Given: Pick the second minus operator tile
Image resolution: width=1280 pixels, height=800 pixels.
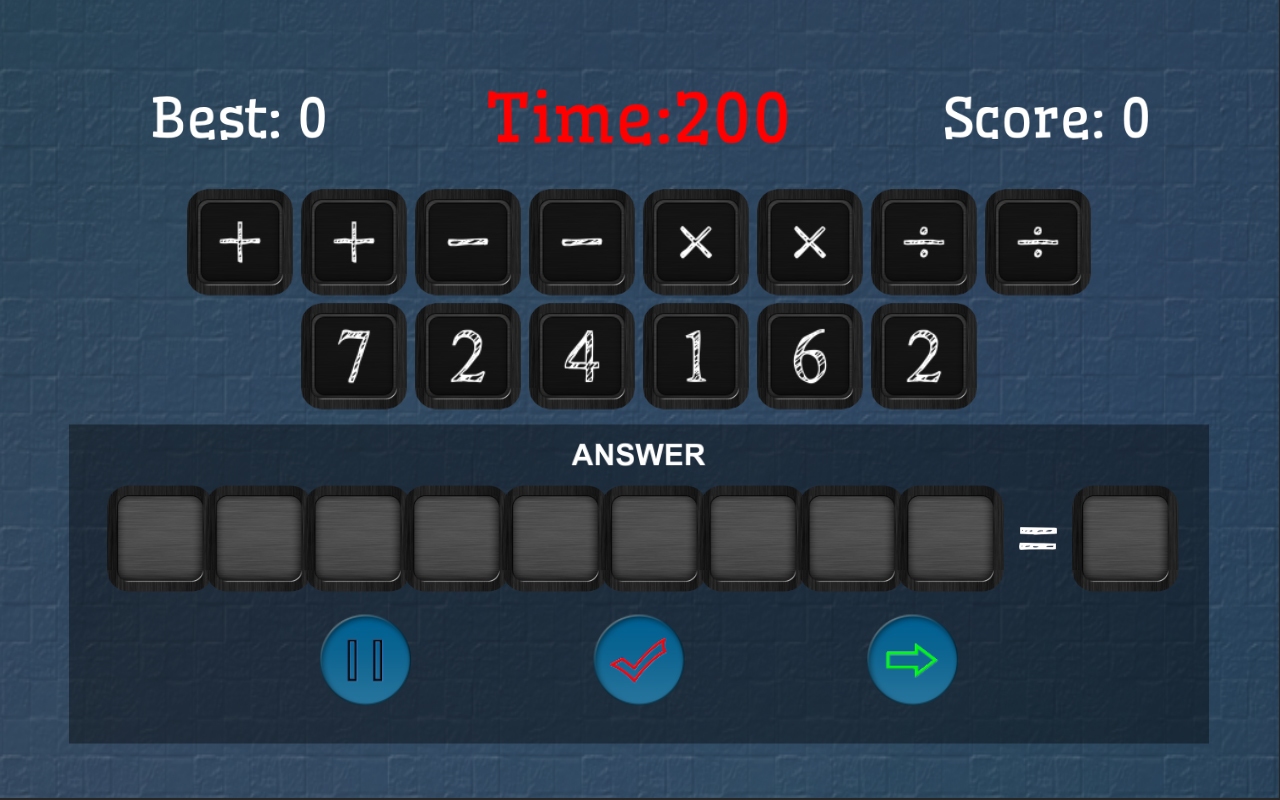Looking at the screenshot, I should [581, 241].
